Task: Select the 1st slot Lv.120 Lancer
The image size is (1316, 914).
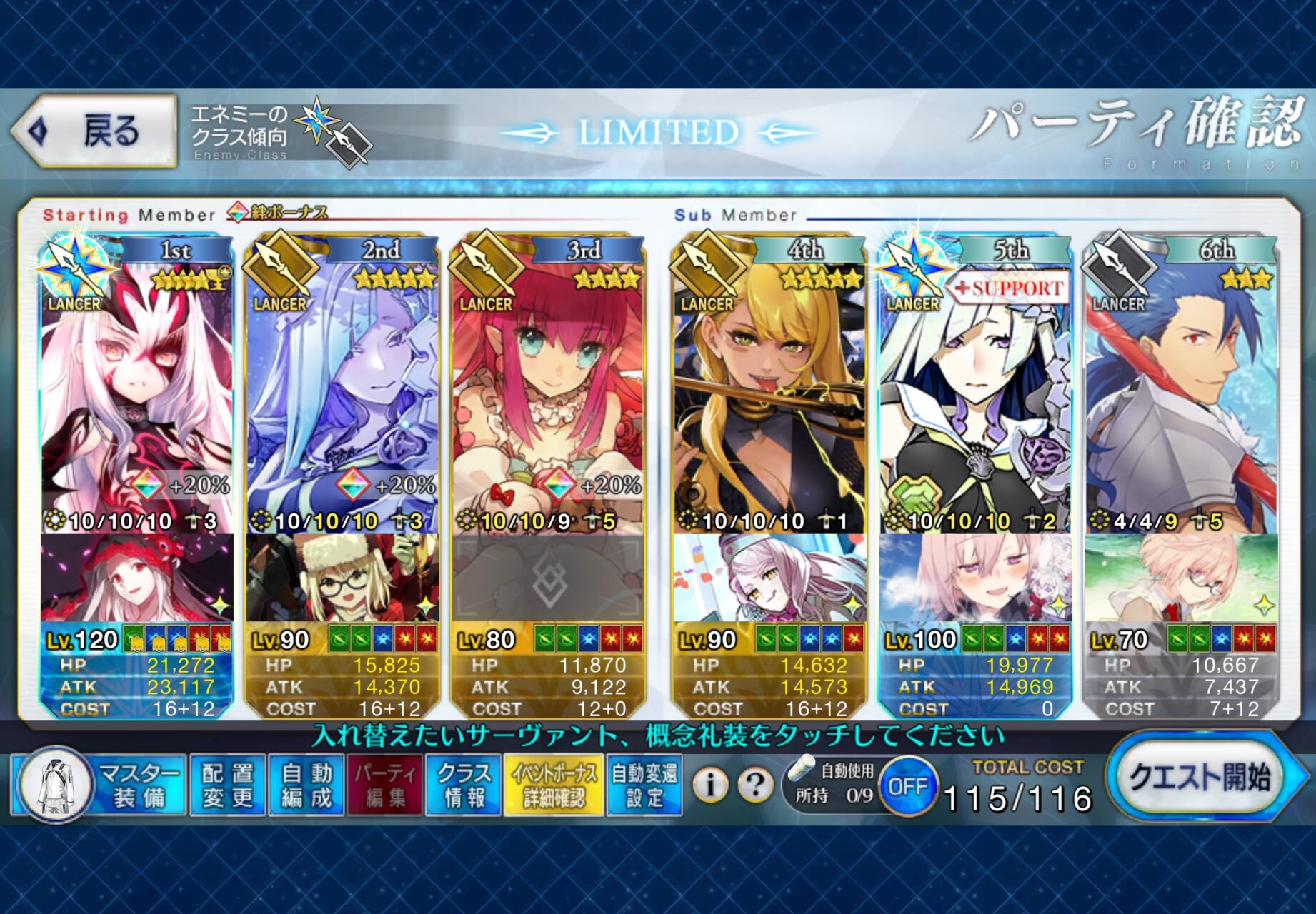Action: click(x=136, y=386)
